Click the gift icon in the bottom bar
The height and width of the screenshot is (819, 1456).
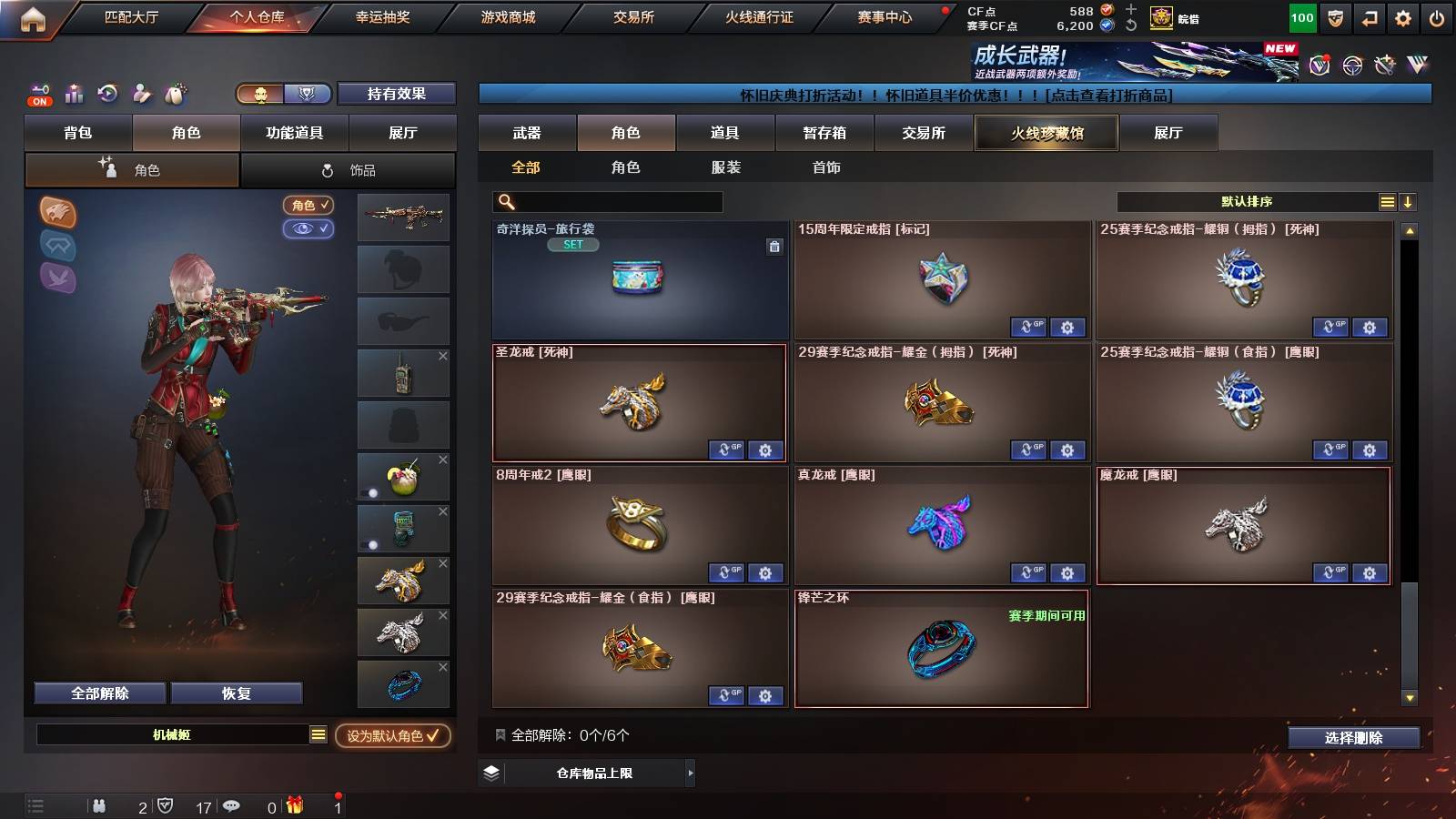point(293,804)
